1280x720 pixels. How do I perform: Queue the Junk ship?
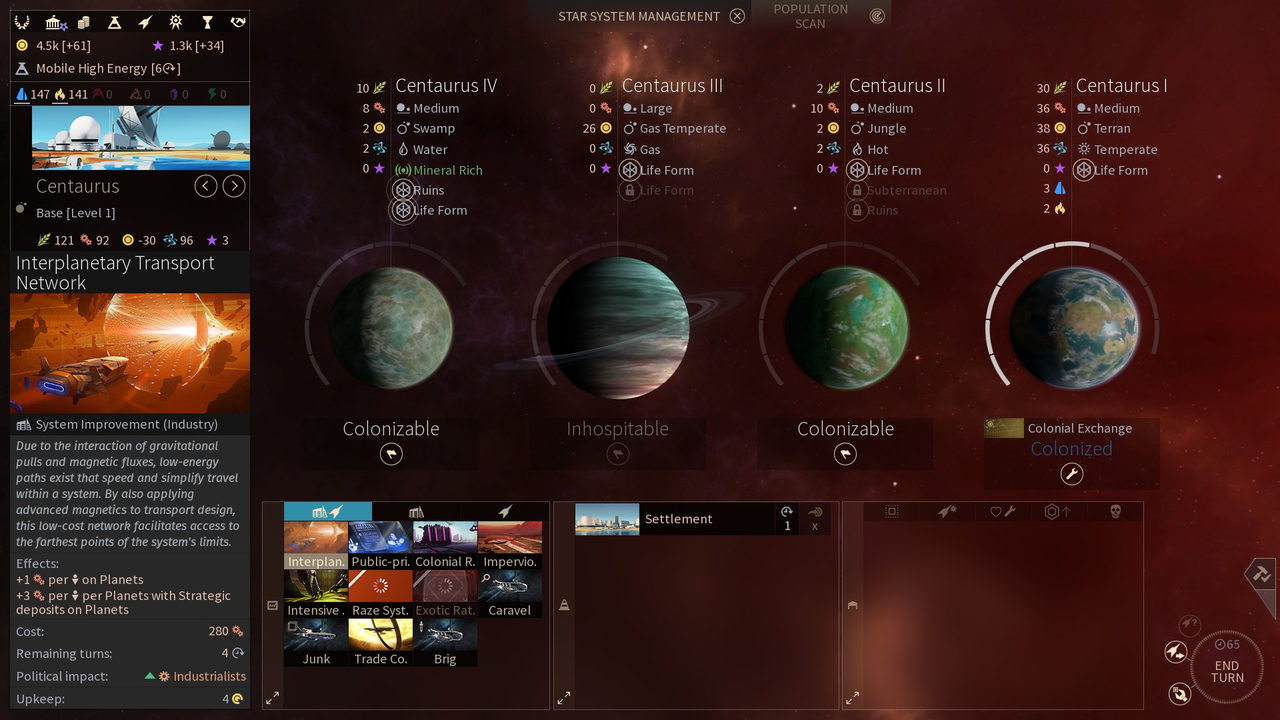316,642
